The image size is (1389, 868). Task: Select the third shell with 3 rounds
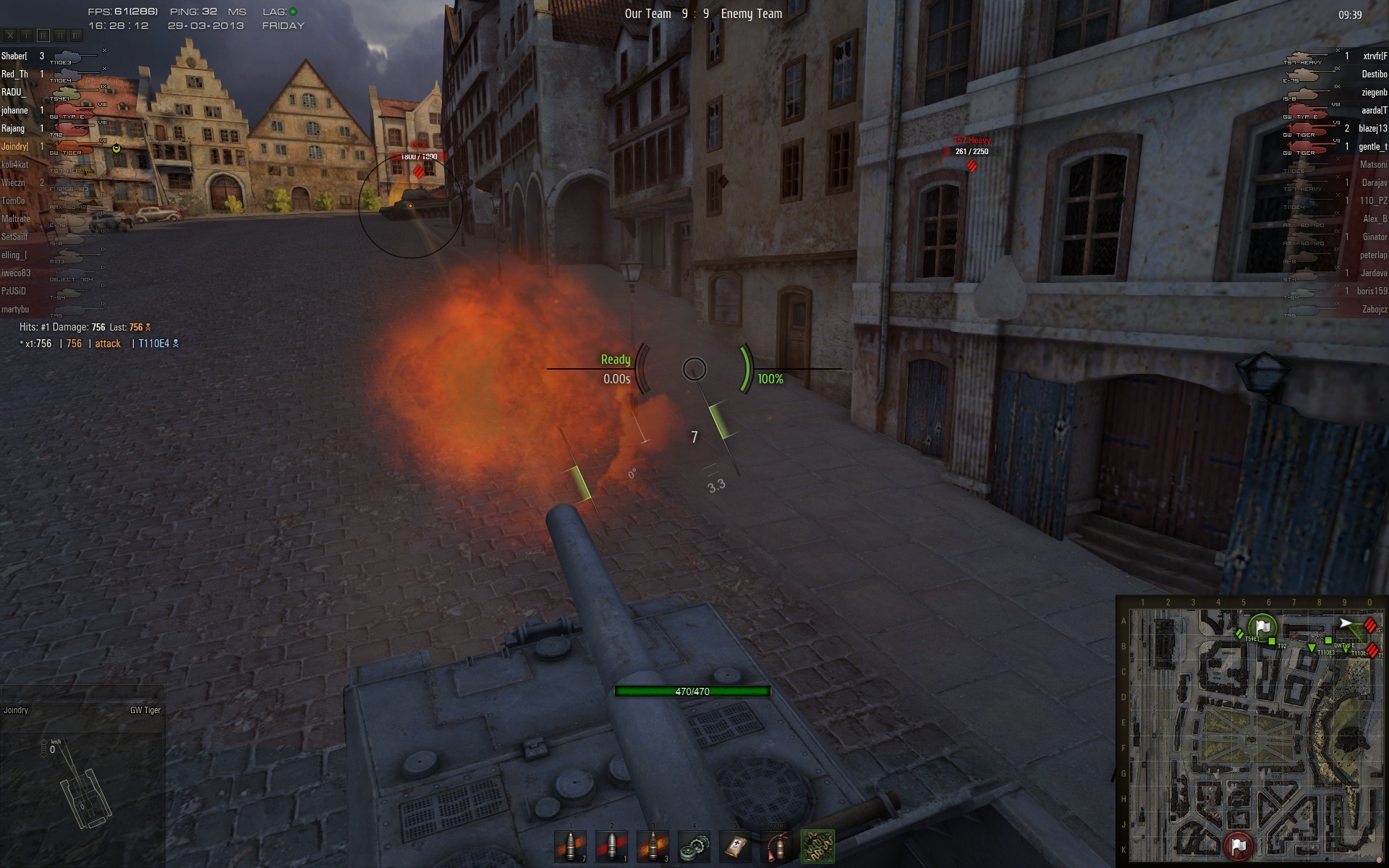click(x=653, y=846)
